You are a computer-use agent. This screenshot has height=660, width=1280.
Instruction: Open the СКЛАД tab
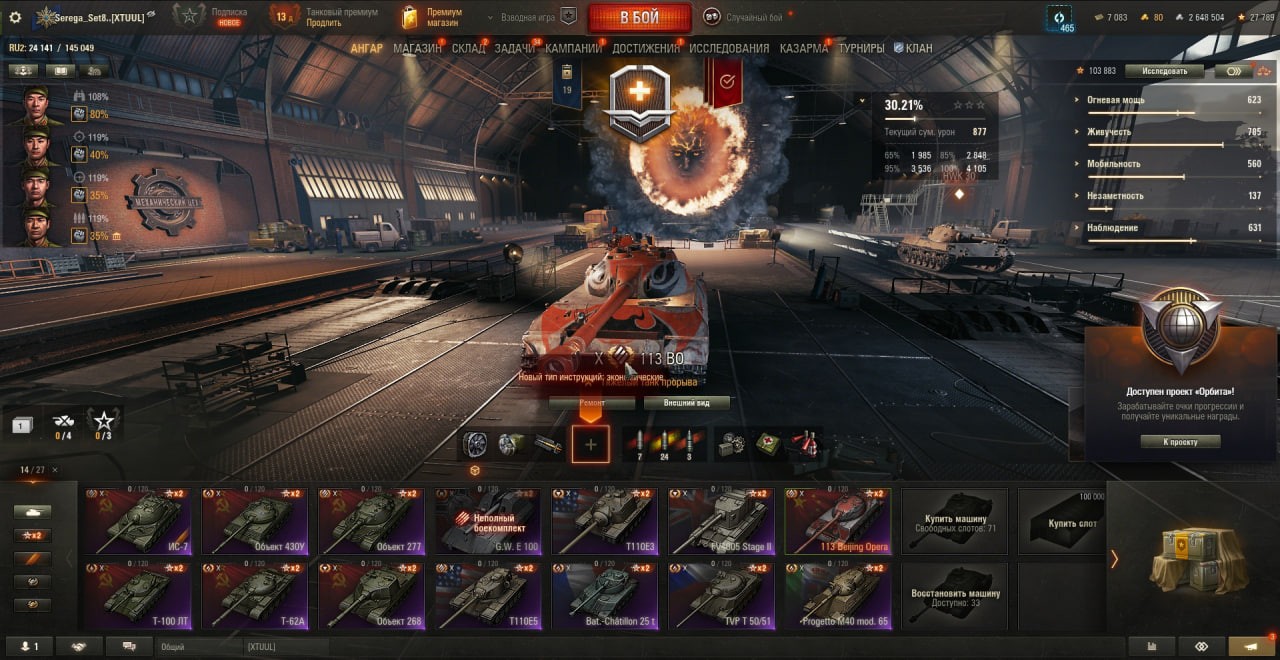[x=468, y=48]
